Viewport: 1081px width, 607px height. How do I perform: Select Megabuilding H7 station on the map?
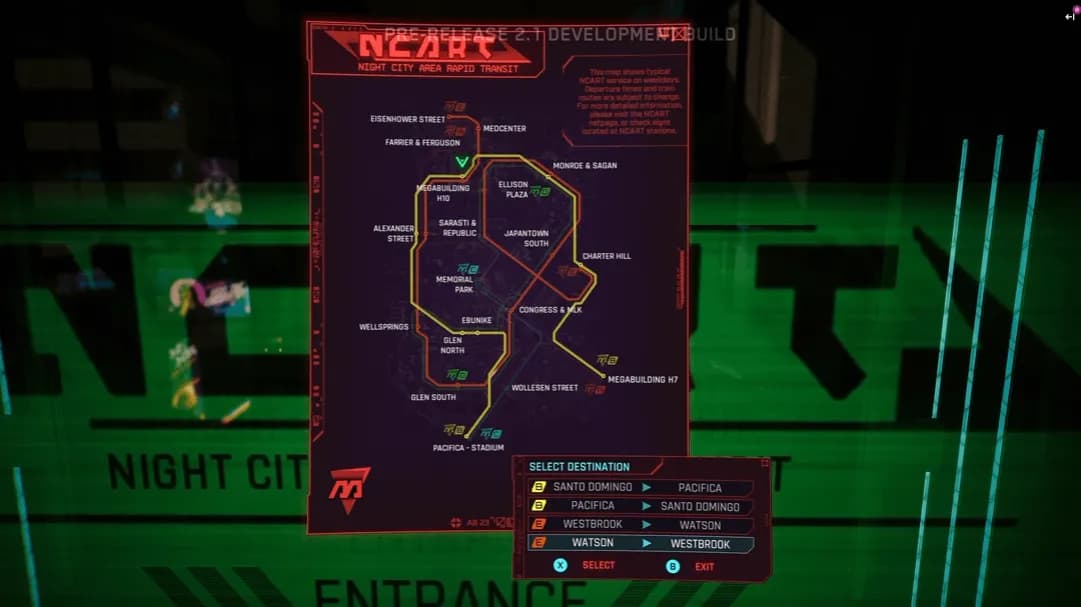pos(642,380)
